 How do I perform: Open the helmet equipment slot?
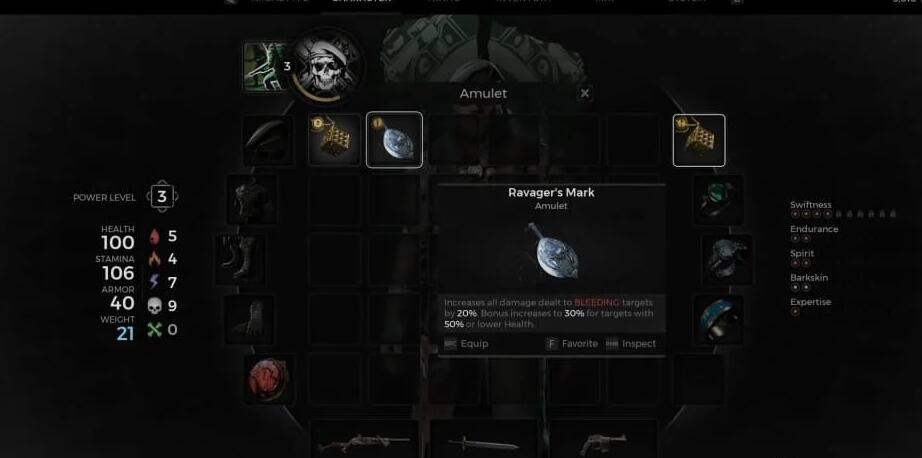268,140
